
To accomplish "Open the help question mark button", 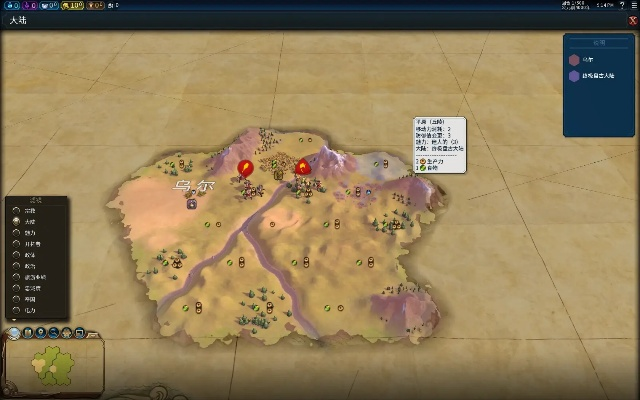I will tap(622, 6).
